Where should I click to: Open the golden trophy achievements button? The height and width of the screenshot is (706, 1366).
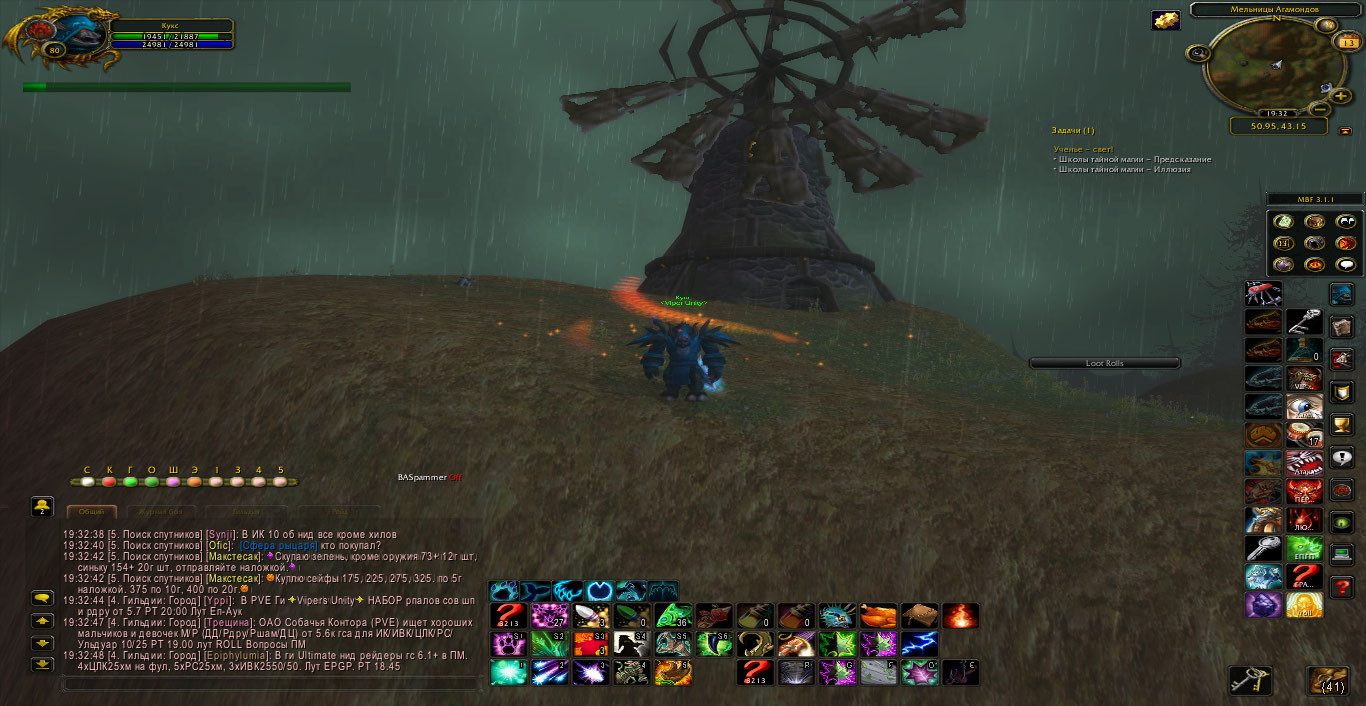[1342, 424]
